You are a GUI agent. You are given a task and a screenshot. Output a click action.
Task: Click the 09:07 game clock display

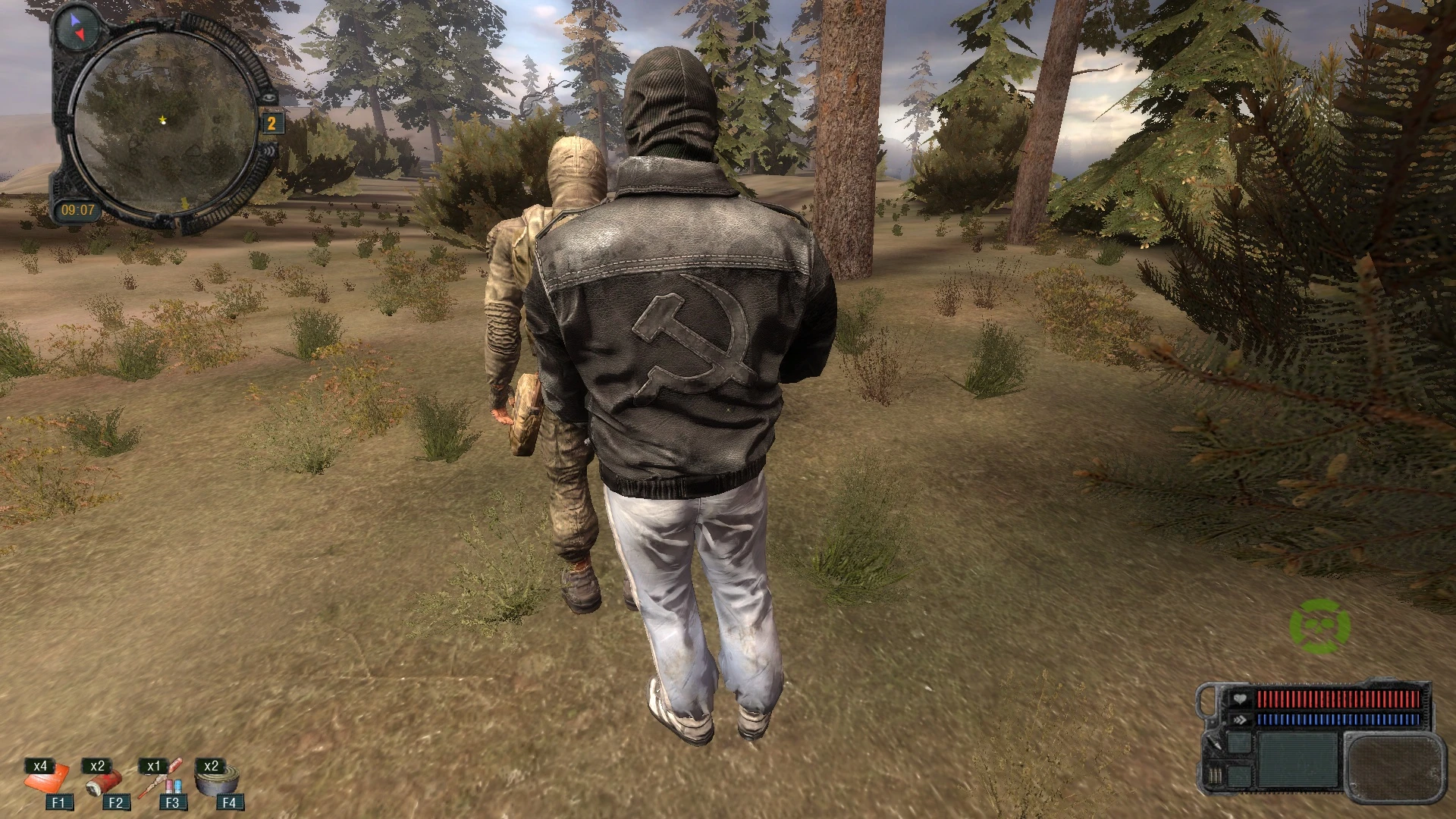(79, 209)
